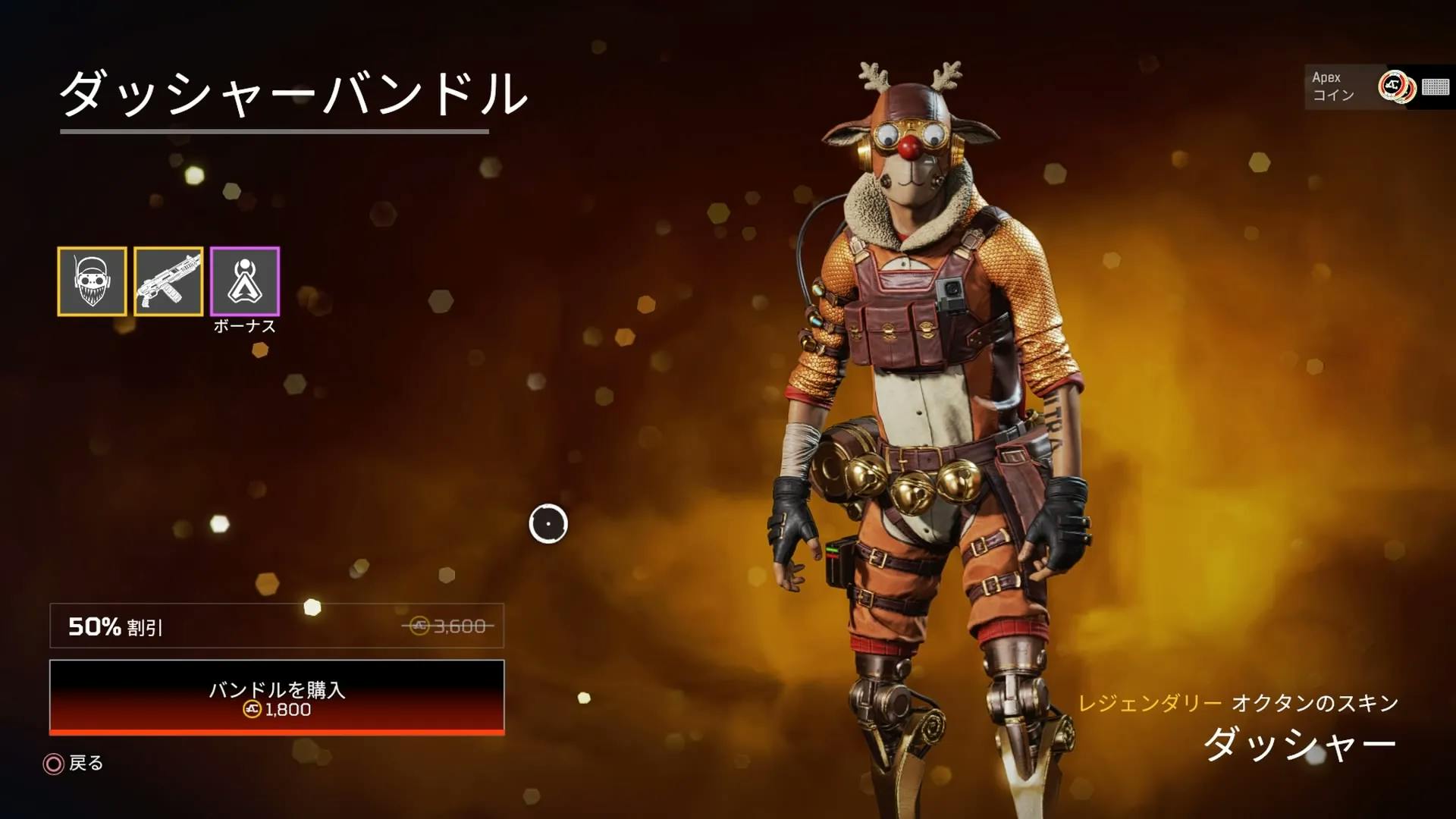The height and width of the screenshot is (819, 1456).
Task: Go back using the 戻る option
Action: pyautogui.click(x=74, y=763)
